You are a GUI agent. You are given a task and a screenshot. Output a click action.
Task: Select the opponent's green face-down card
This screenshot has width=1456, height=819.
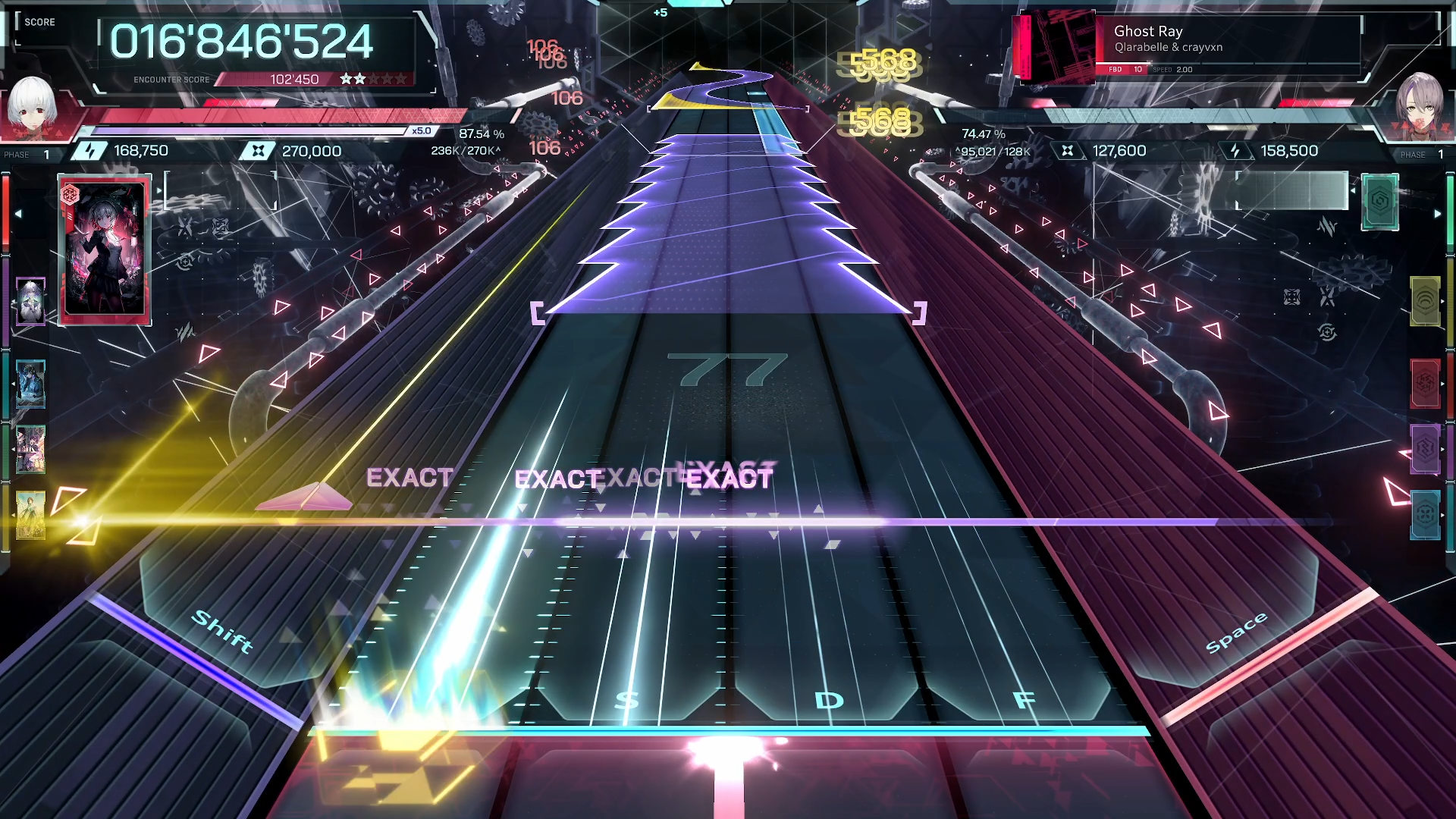pos(1379,202)
